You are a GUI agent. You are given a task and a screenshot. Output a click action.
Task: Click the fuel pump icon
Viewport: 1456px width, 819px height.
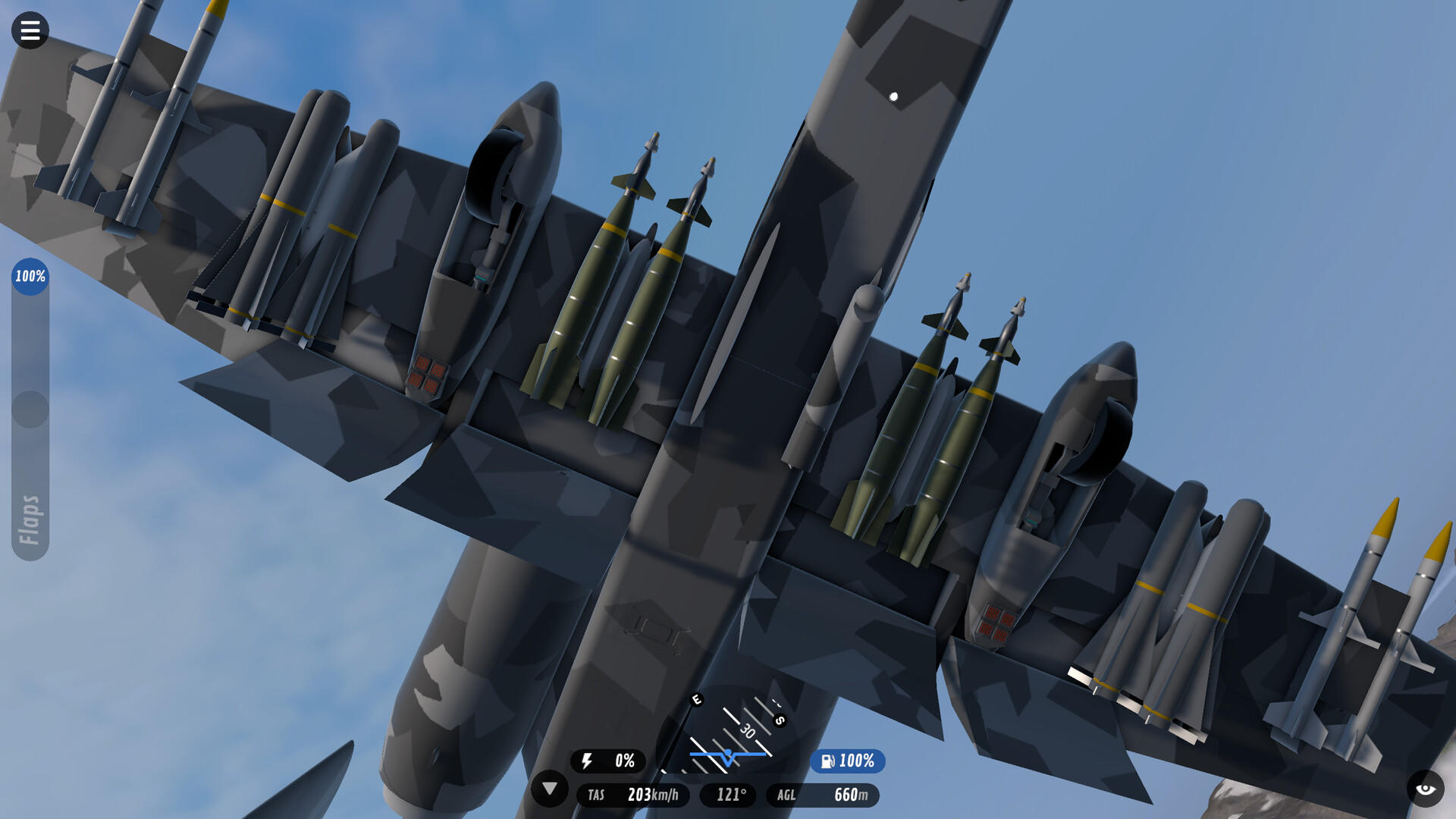[828, 761]
